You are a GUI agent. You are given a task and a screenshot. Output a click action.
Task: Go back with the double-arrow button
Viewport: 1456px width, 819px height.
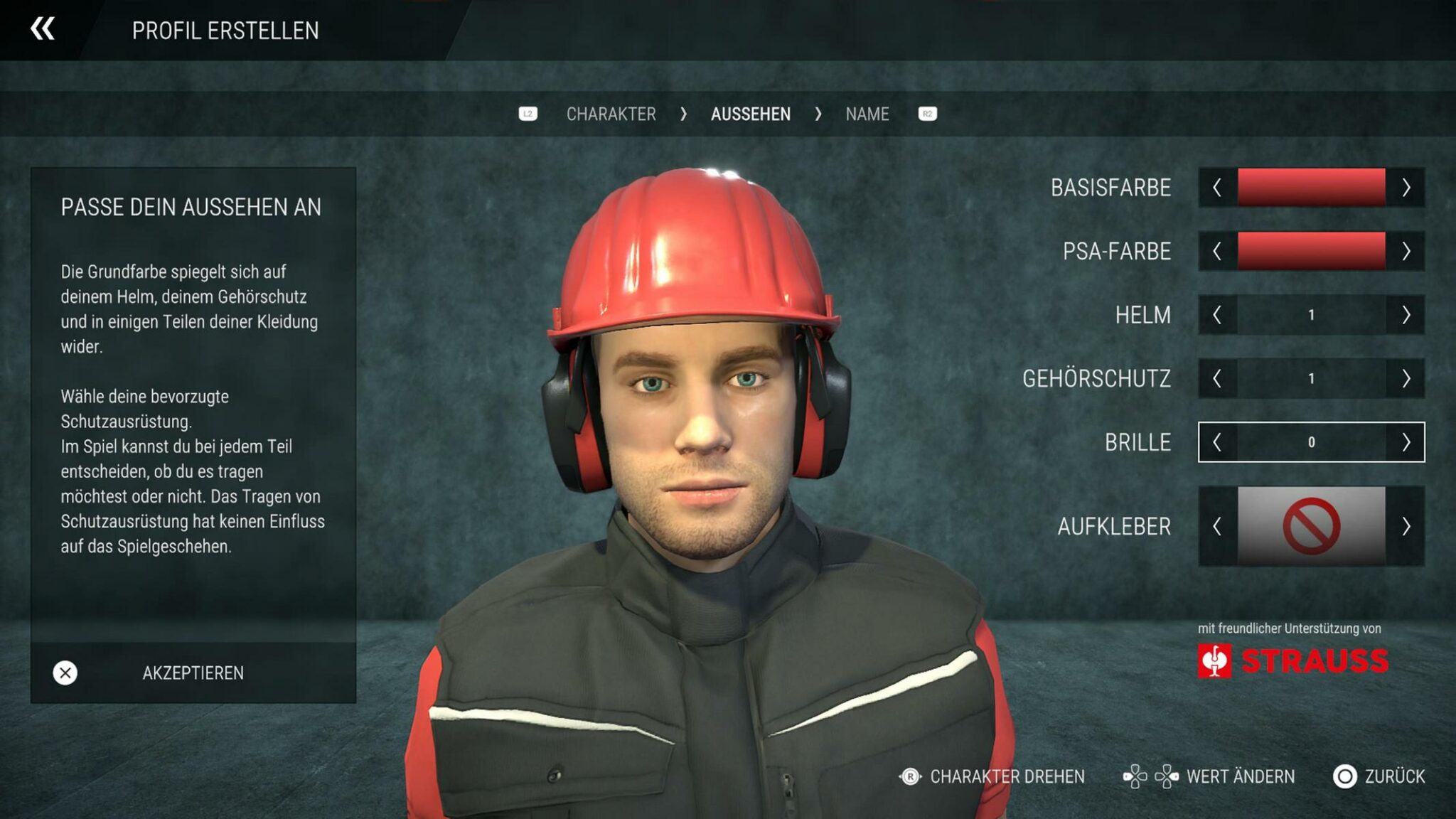pos(43,29)
